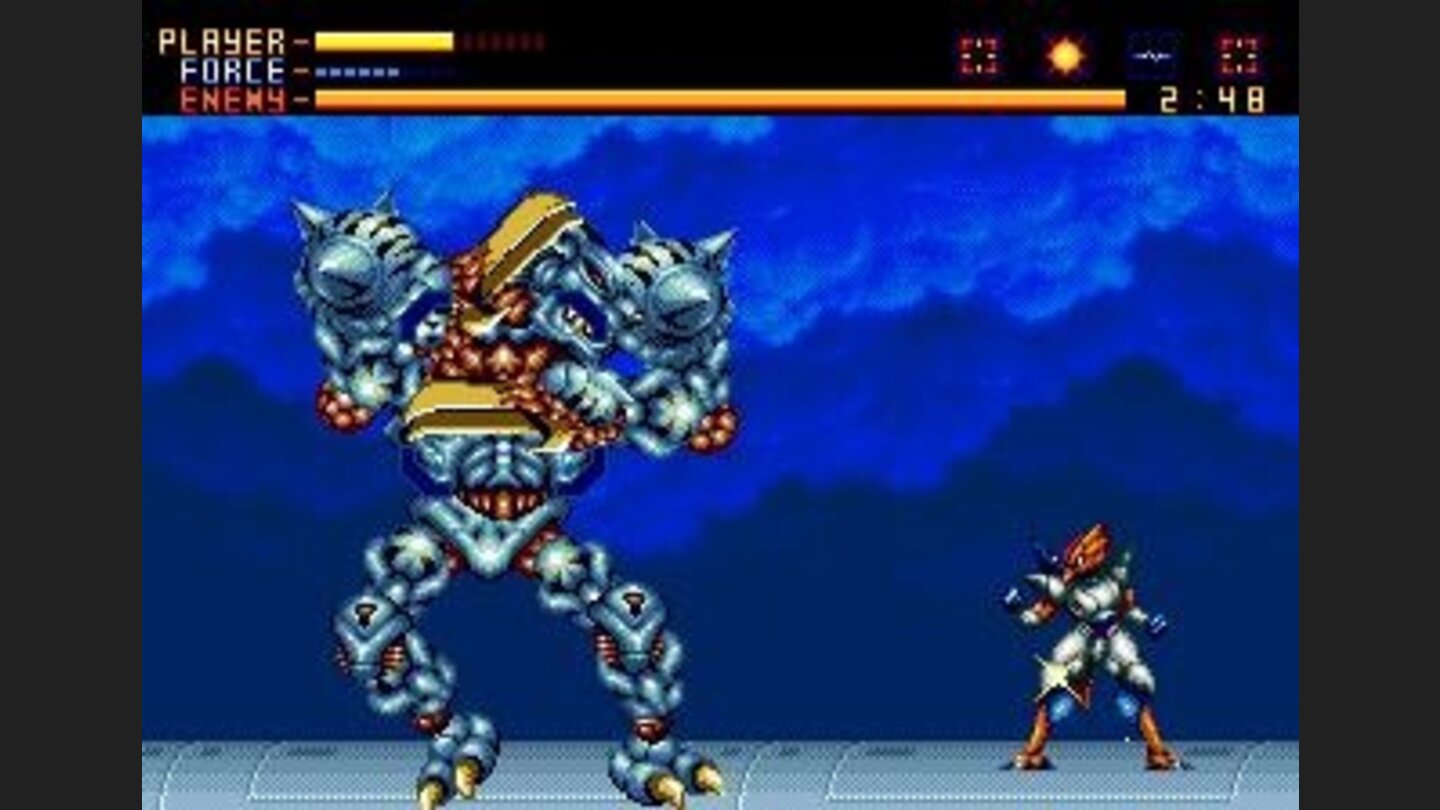Toggle the FORCE energy gauge display

coord(355,72)
